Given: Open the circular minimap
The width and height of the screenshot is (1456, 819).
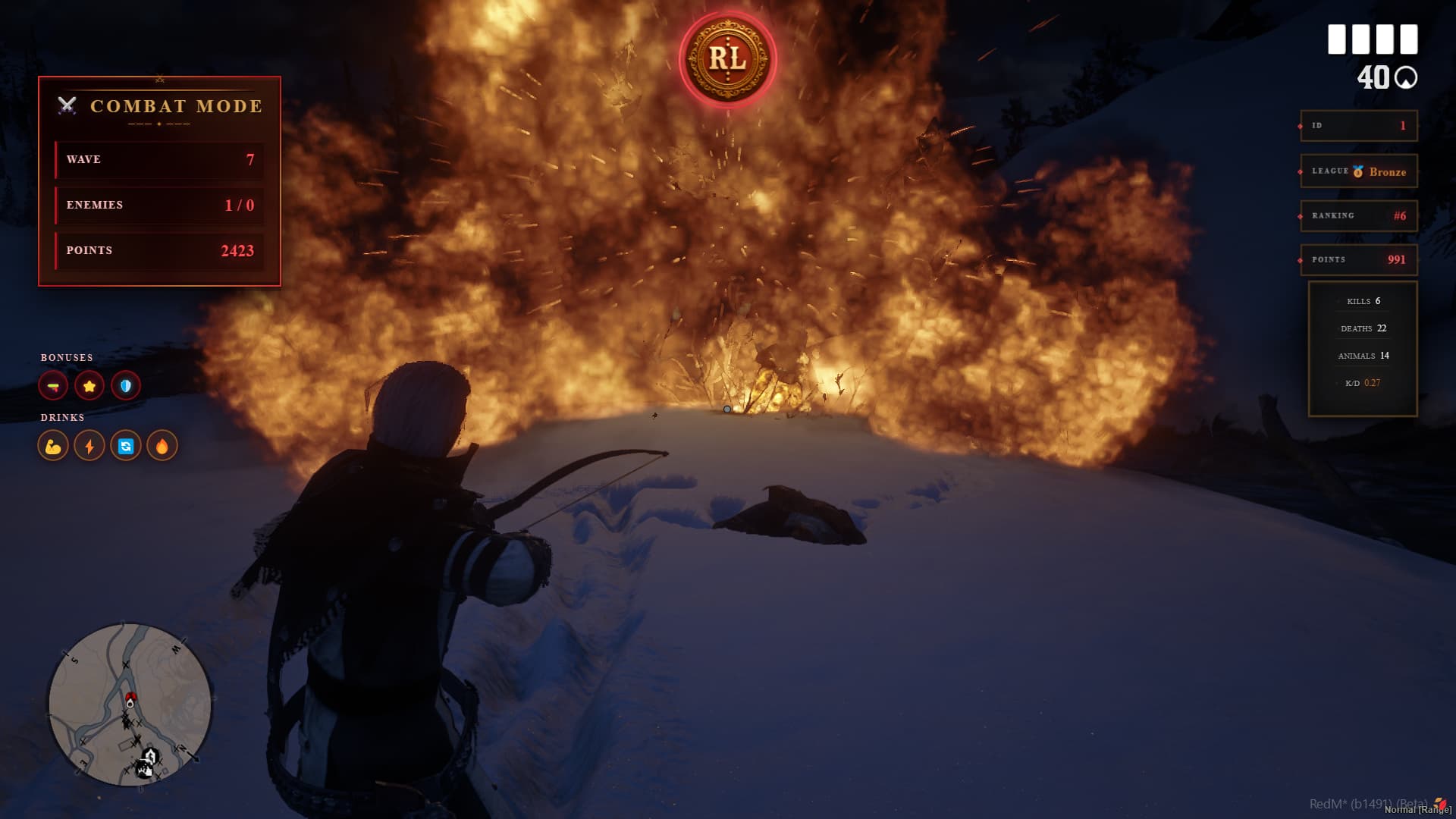Looking at the screenshot, I should click(x=130, y=704).
